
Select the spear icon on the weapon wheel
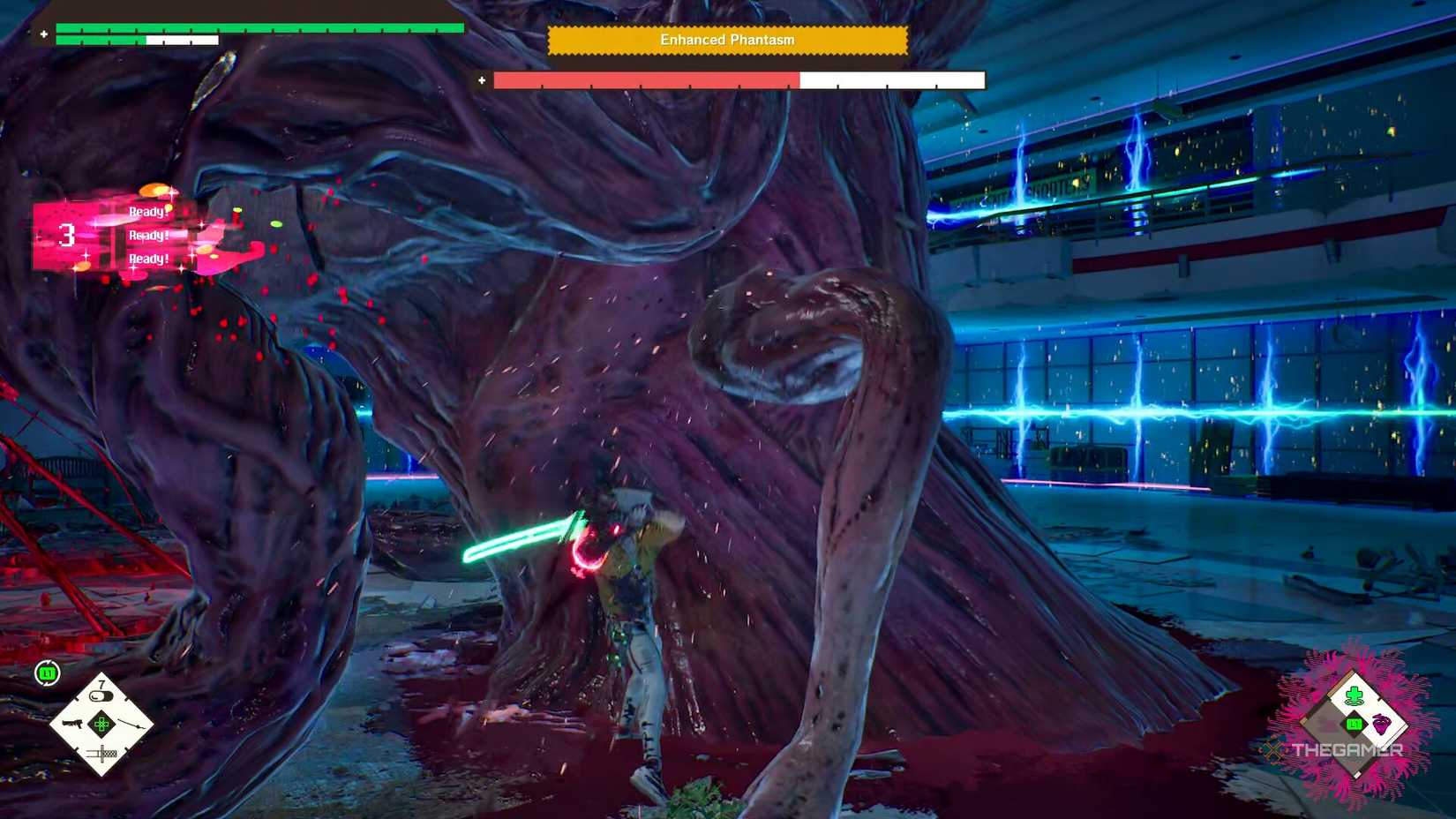click(x=131, y=725)
